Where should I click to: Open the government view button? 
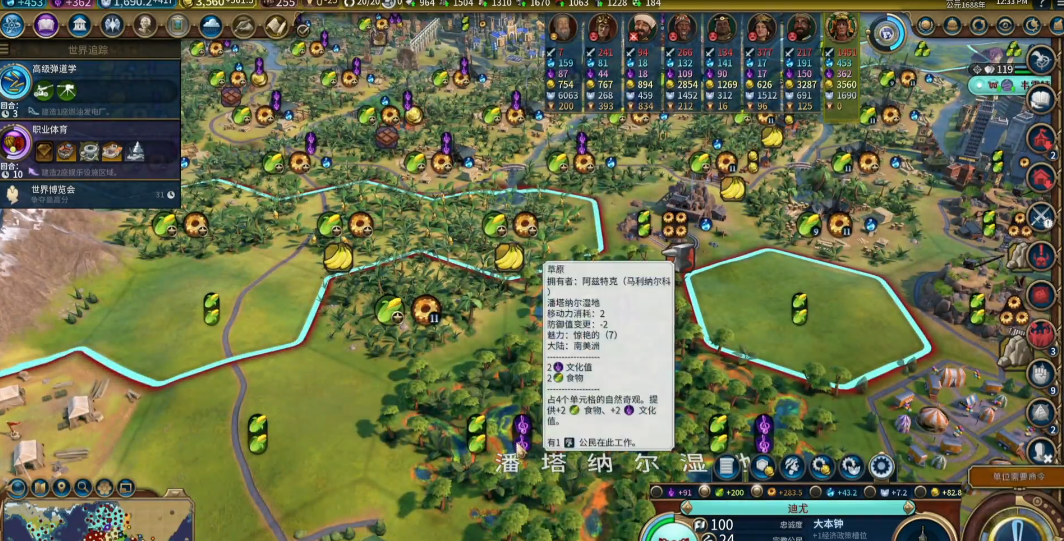pos(79,25)
